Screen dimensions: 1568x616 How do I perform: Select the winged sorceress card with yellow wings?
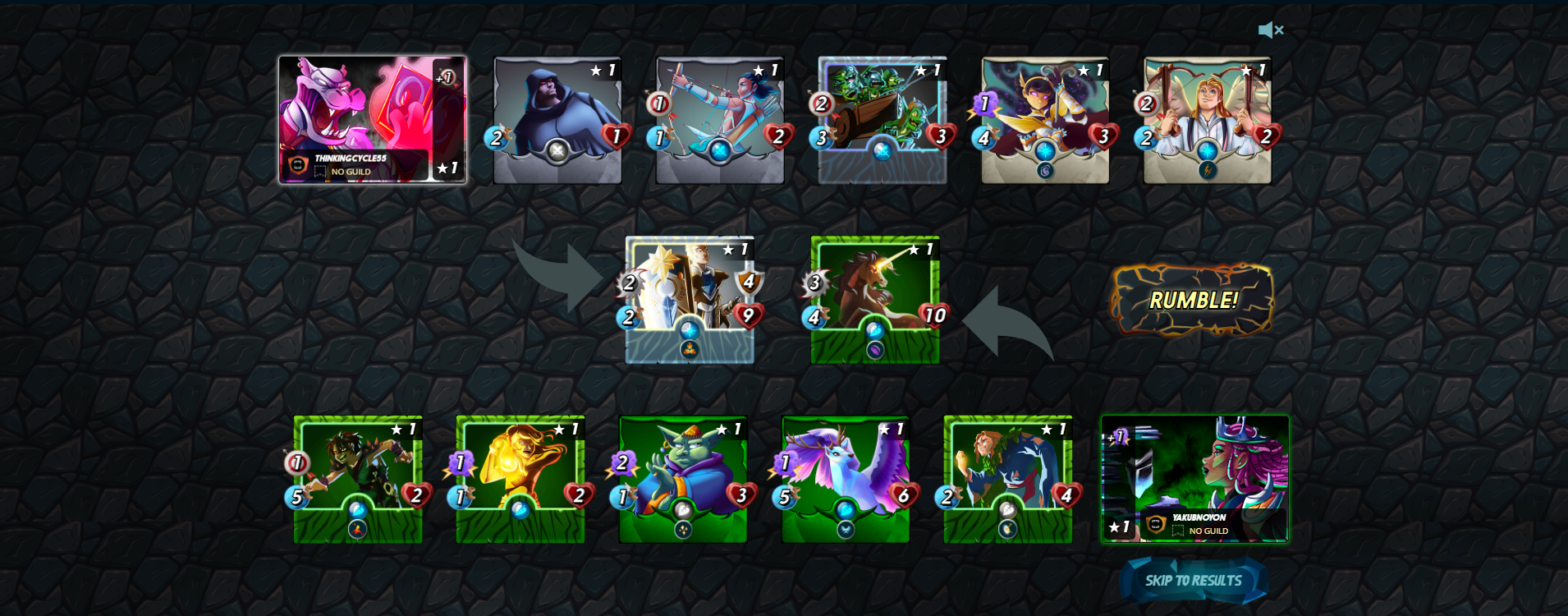[1044, 120]
